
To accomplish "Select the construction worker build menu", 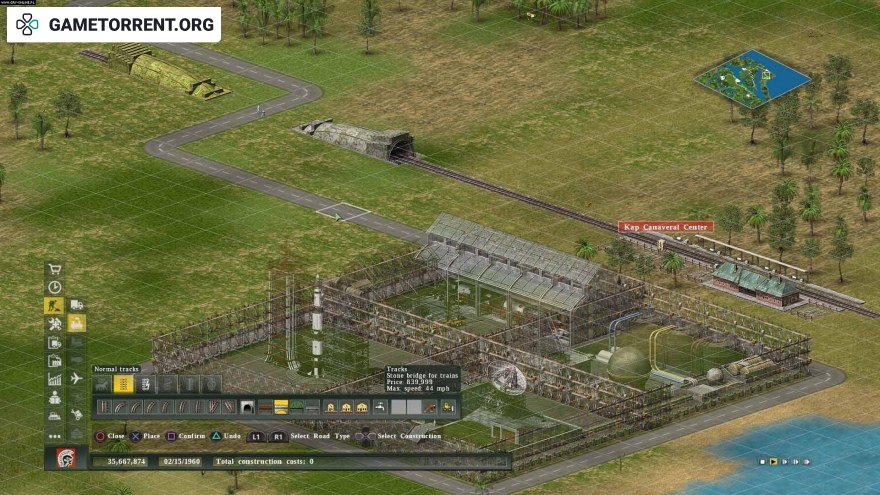I will [x=55, y=306].
